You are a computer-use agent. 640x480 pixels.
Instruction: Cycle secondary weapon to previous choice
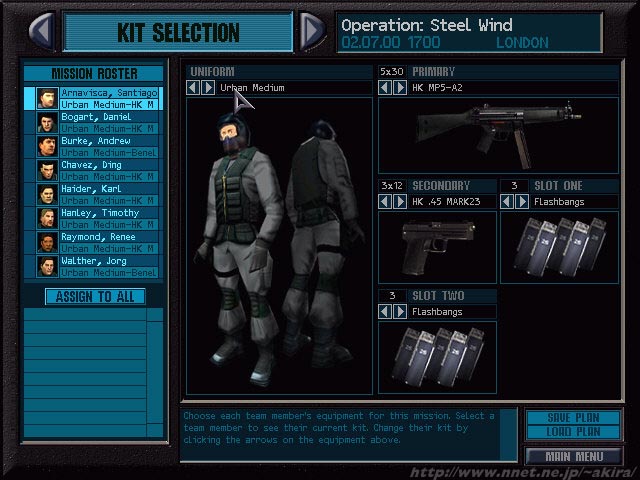click(386, 201)
